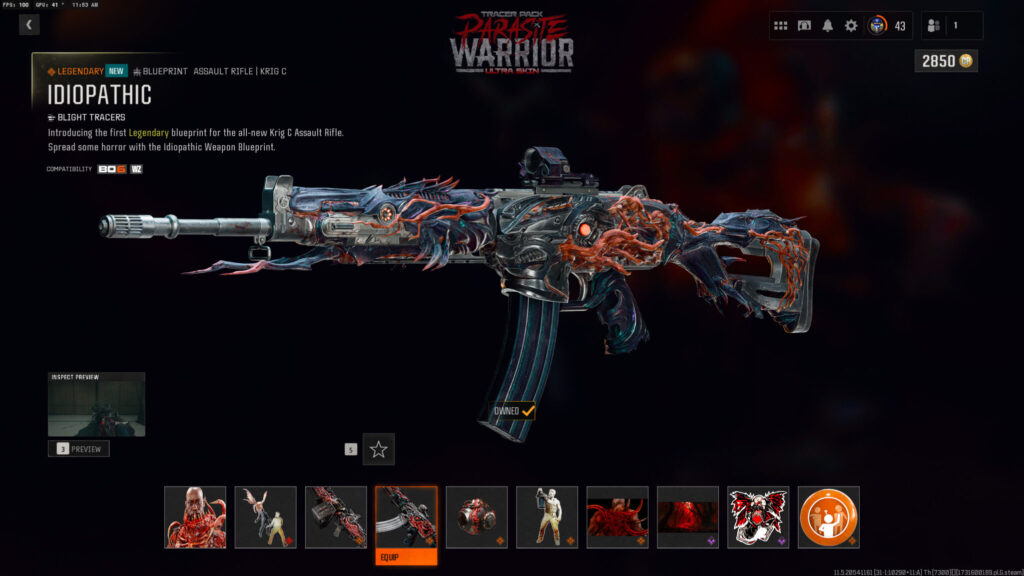
Task: Select the two-character finishing move thumbnail
Action: [x=265, y=517]
